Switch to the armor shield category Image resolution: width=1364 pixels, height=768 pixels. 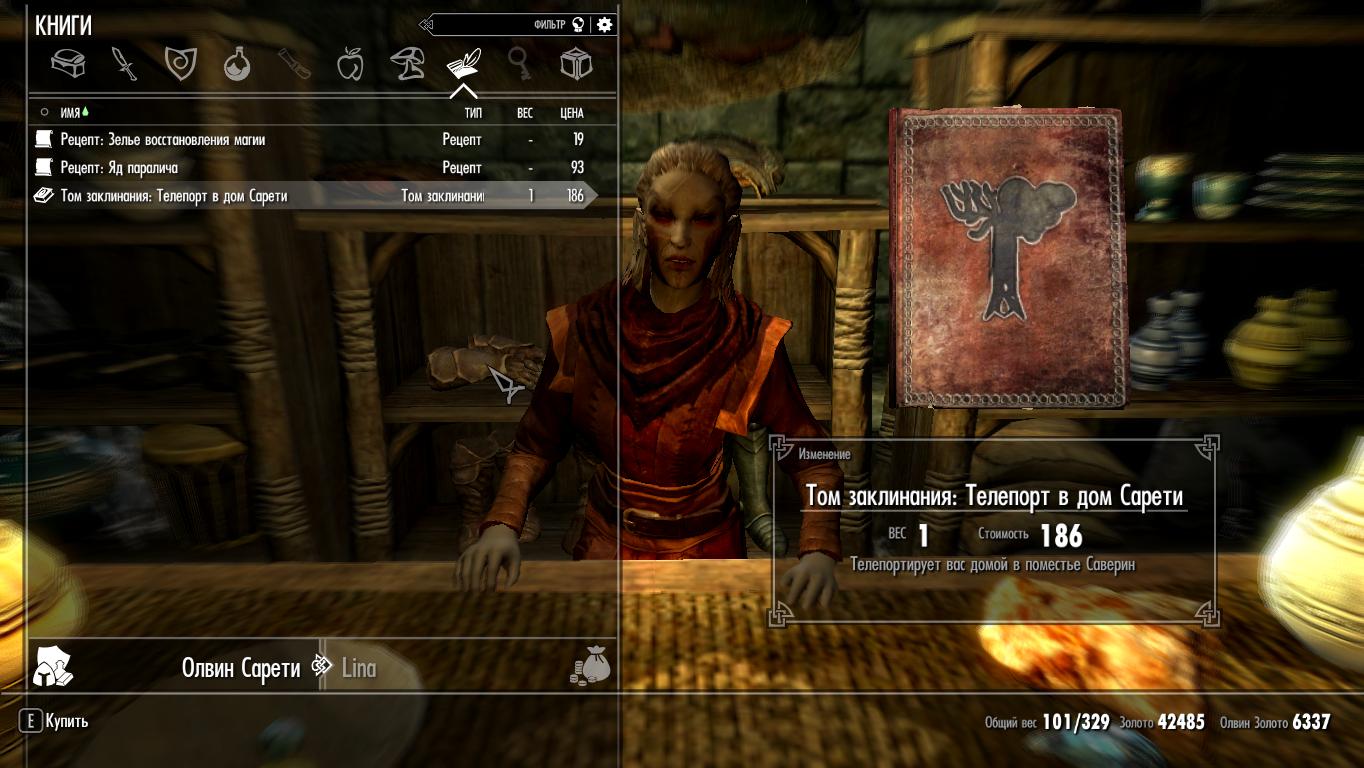pos(180,64)
